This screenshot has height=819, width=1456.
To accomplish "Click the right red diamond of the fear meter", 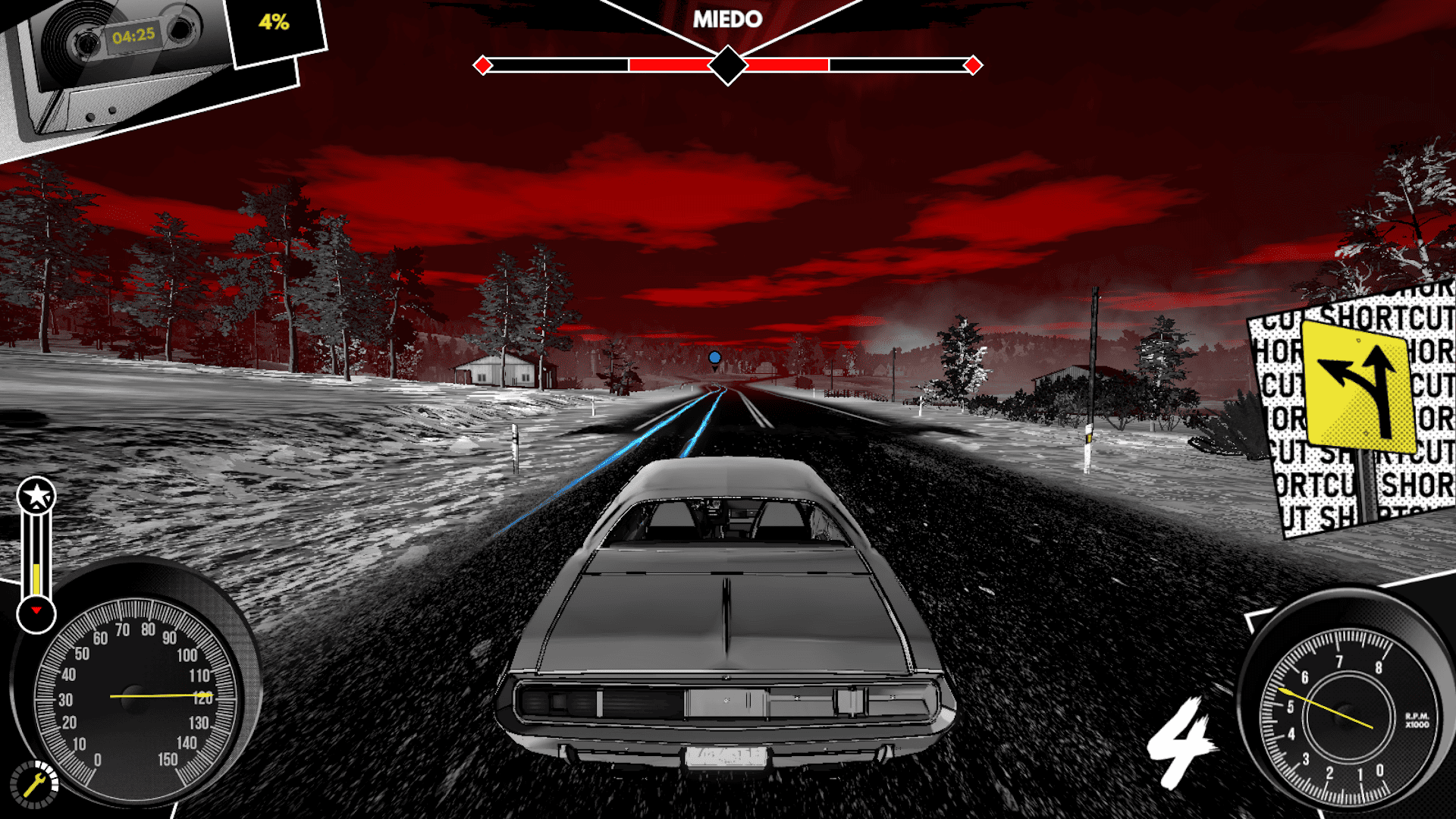I will (x=973, y=64).
